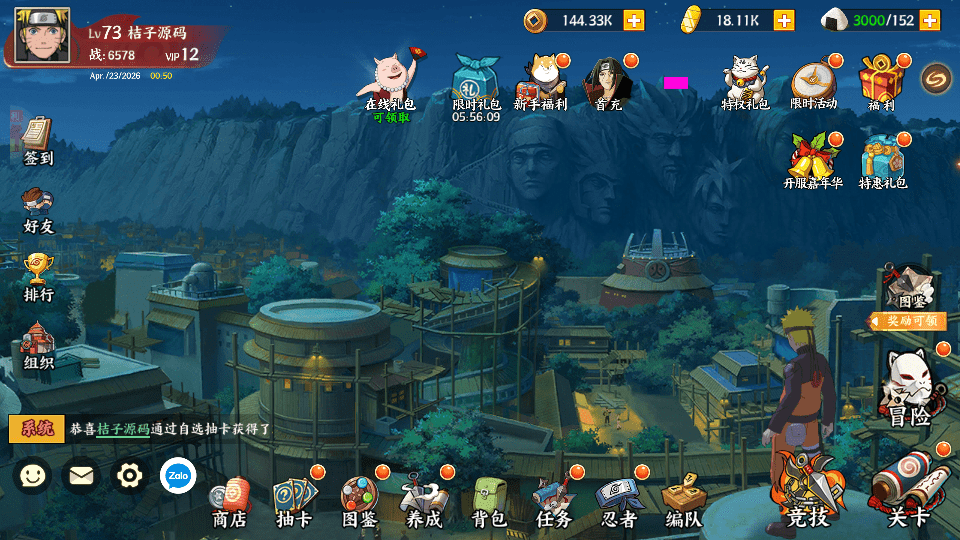Open the 好友 friends list
960x540 pixels.
(38, 209)
